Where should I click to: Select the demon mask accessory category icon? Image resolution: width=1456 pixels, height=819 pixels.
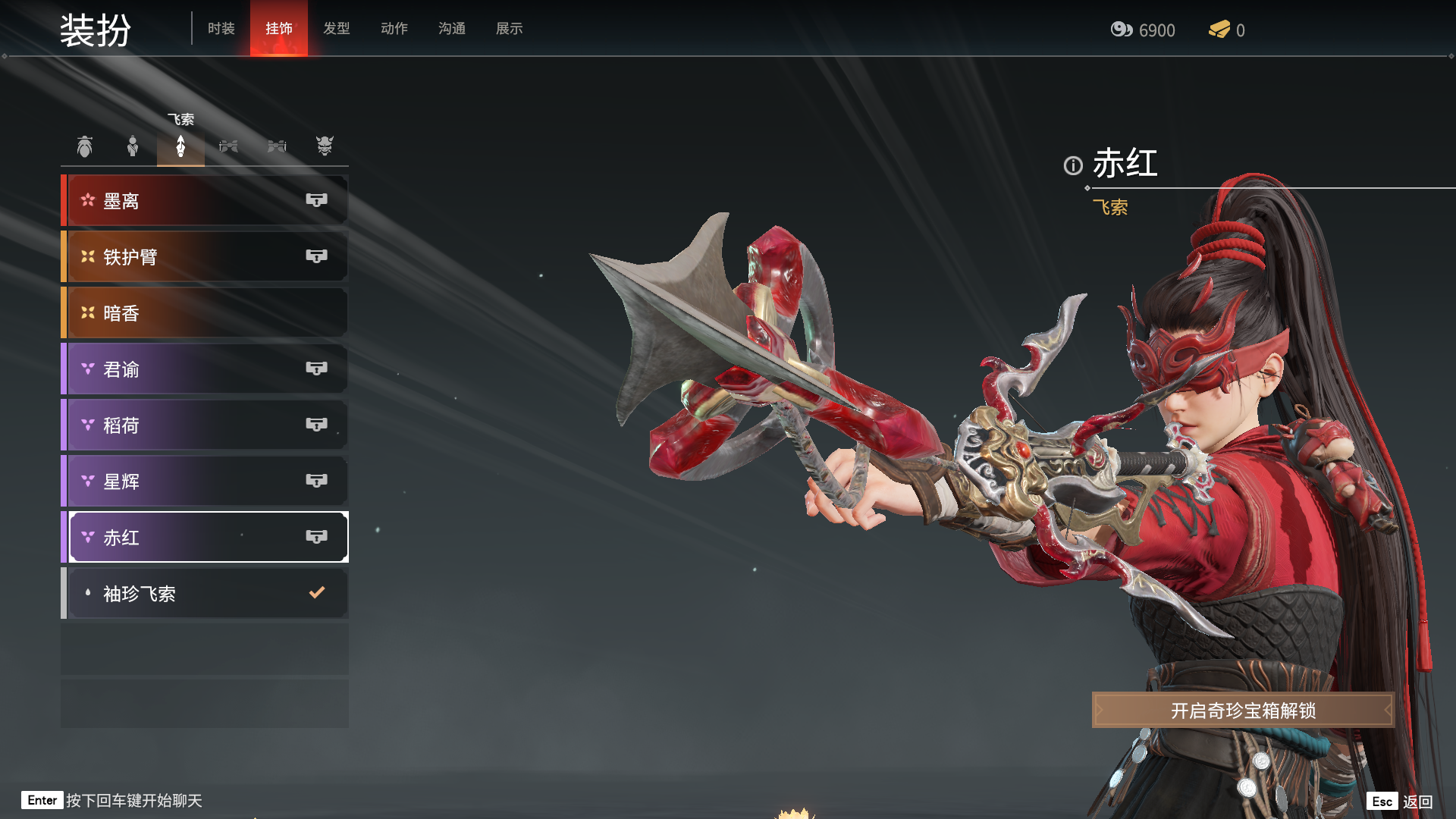(x=325, y=146)
